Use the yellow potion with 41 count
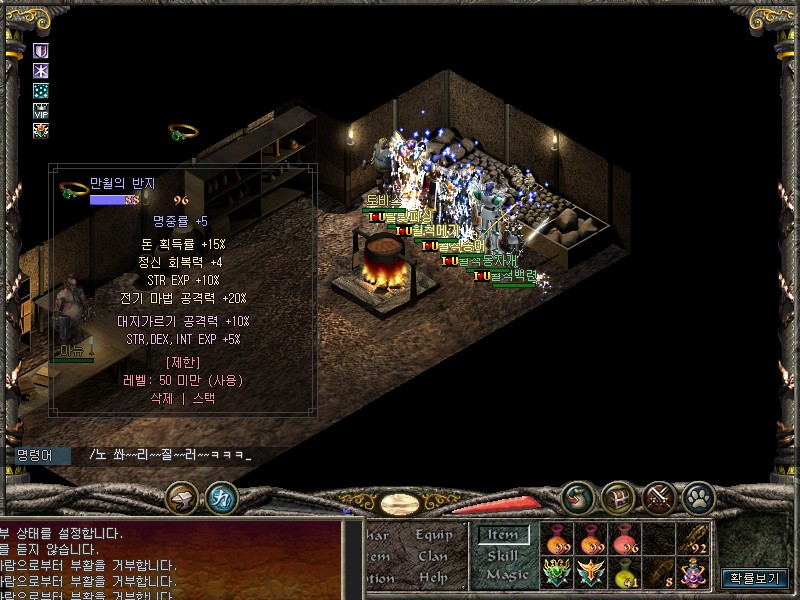Screen dimensions: 800x600 626,573
